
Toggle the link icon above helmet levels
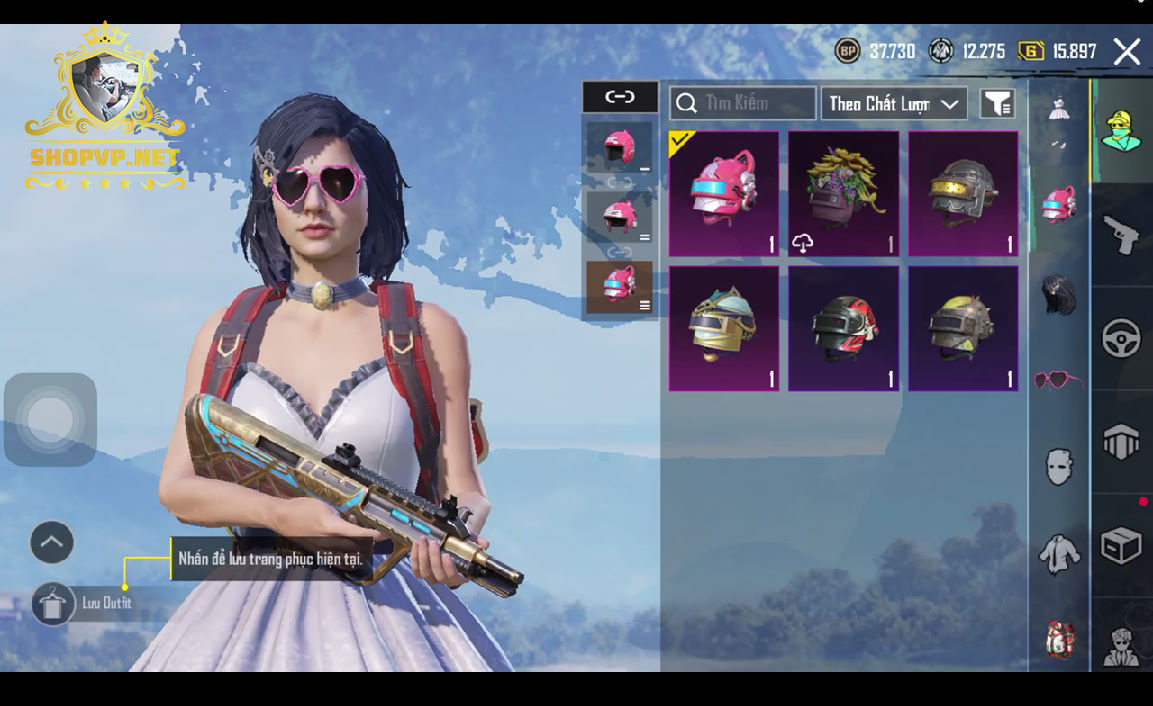pyautogui.click(x=620, y=97)
